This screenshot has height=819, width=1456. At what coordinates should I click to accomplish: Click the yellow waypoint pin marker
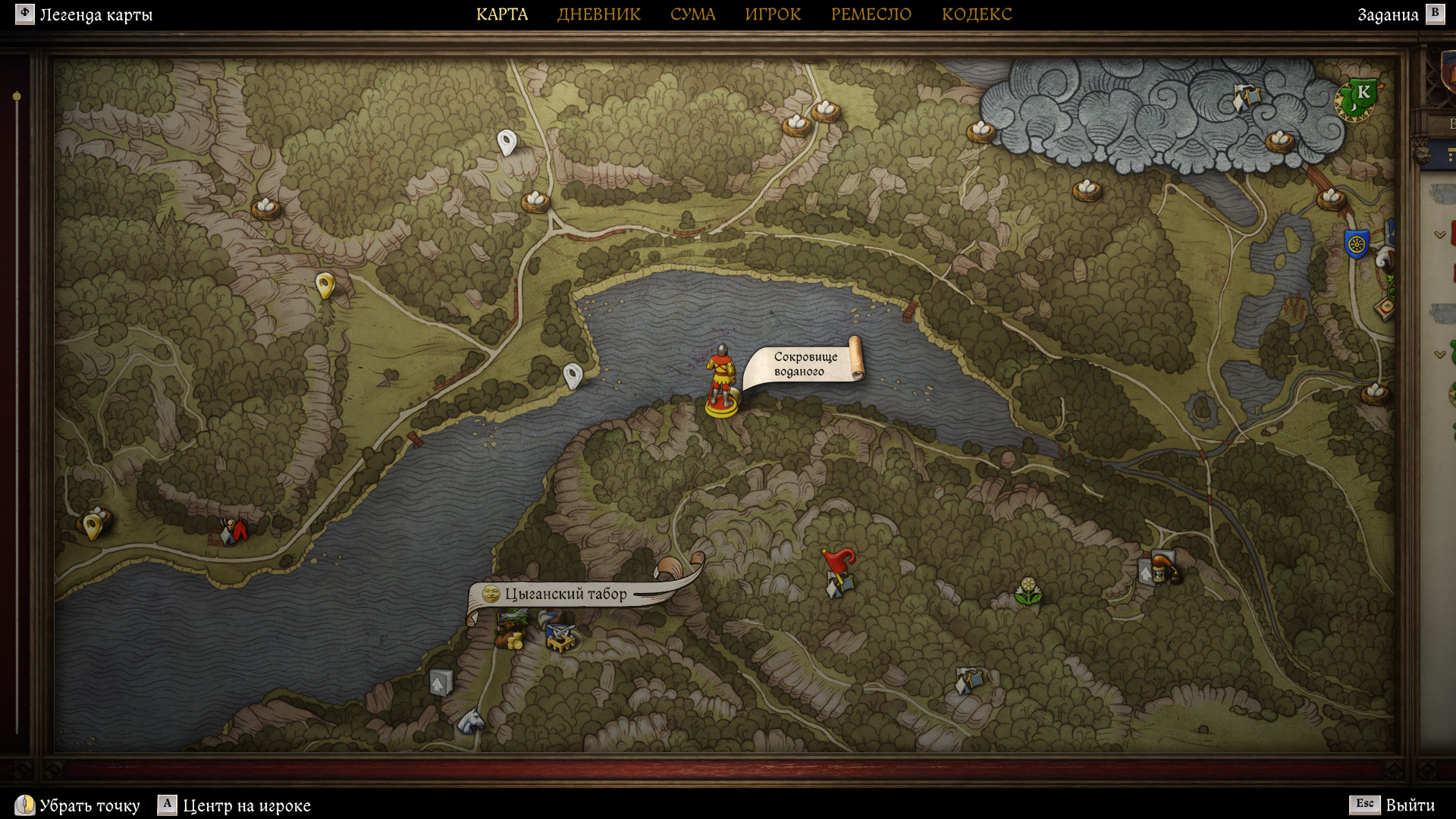click(x=325, y=285)
